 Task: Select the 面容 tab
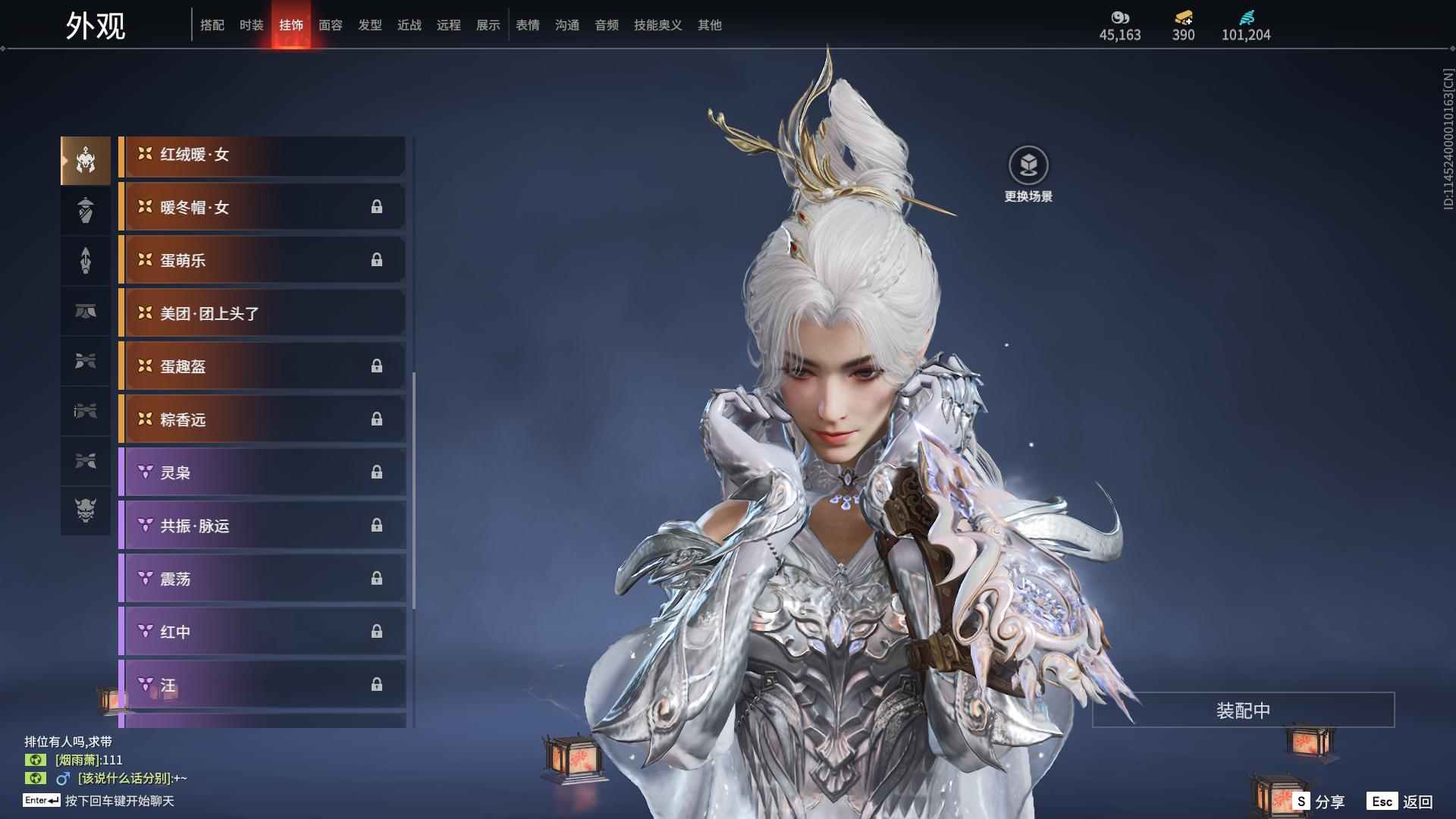(x=330, y=25)
